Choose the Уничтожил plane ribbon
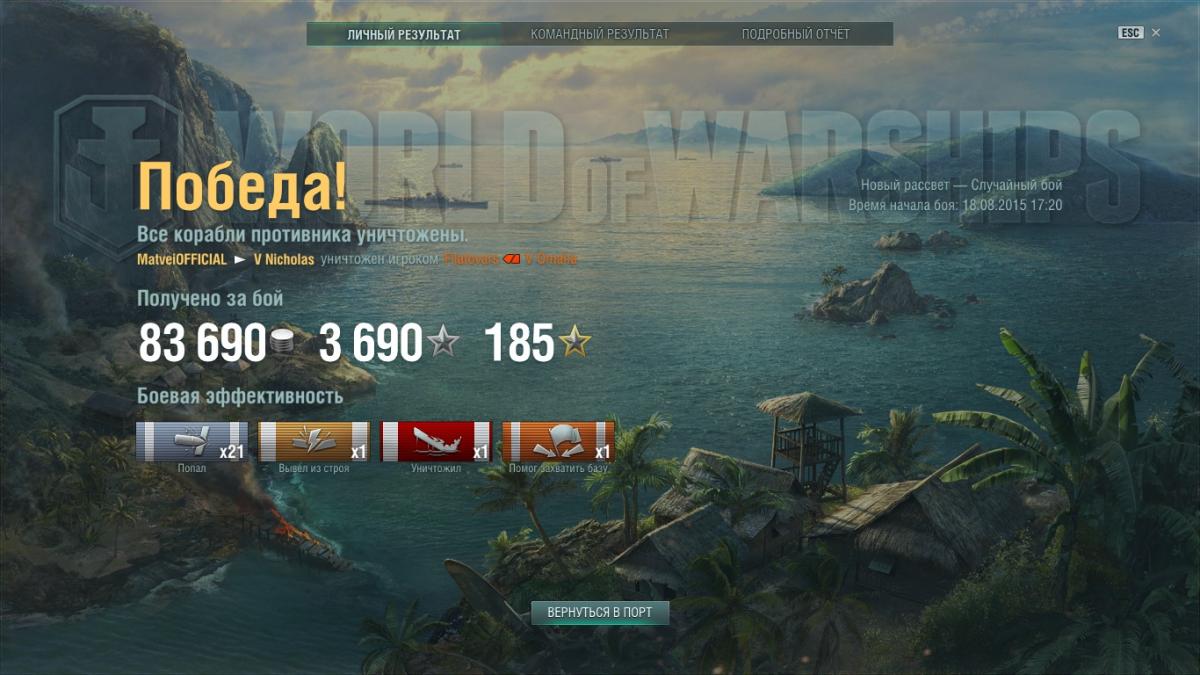Screen dimensions: 1200x675 click(x=436, y=442)
